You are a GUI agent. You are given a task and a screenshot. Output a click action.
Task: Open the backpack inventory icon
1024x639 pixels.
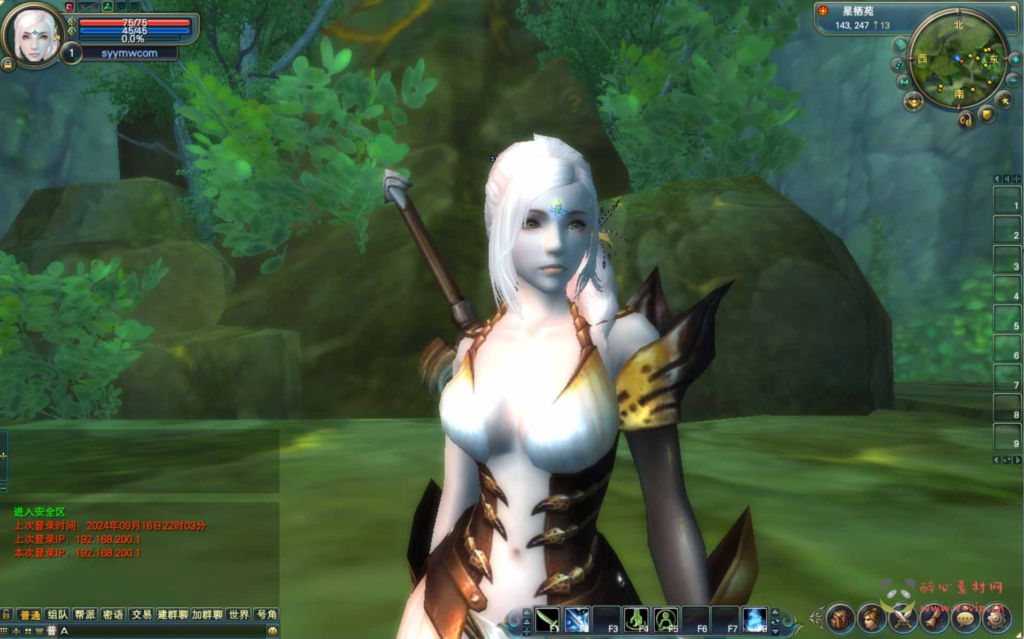pyautogui.click(x=840, y=617)
